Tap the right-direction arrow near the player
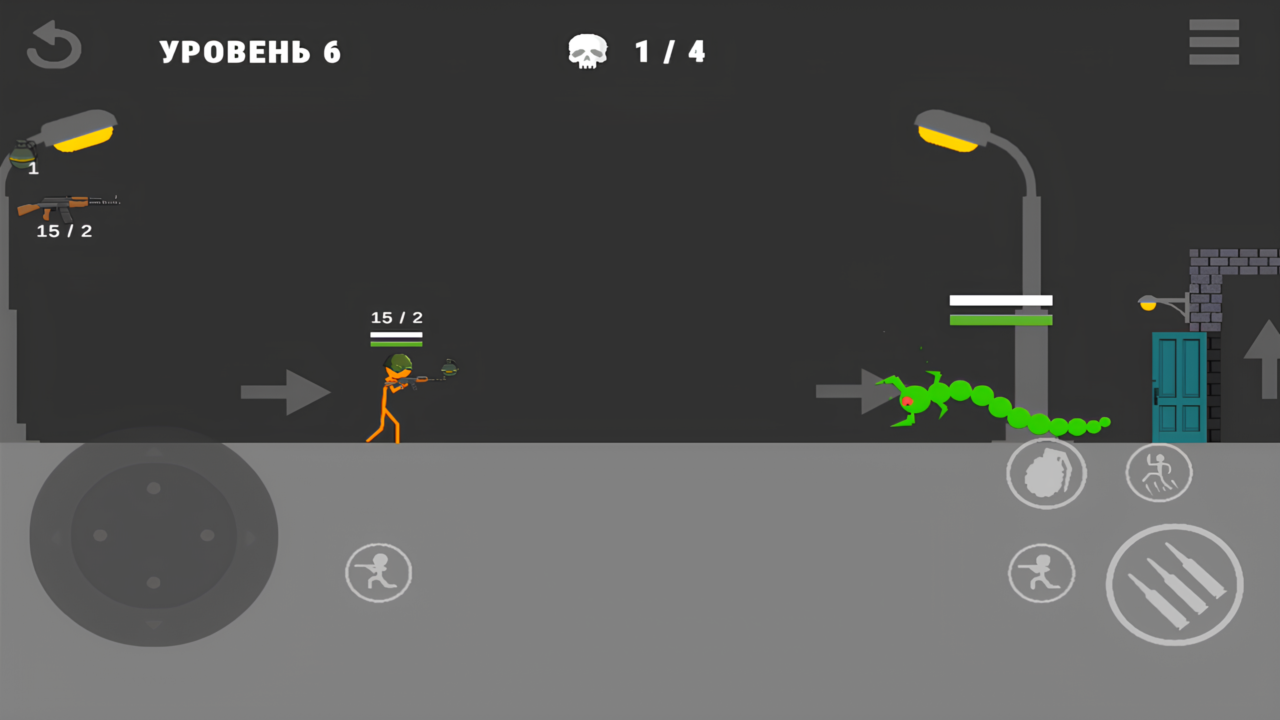Image resolution: width=1280 pixels, height=720 pixels. (x=286, y=392)
